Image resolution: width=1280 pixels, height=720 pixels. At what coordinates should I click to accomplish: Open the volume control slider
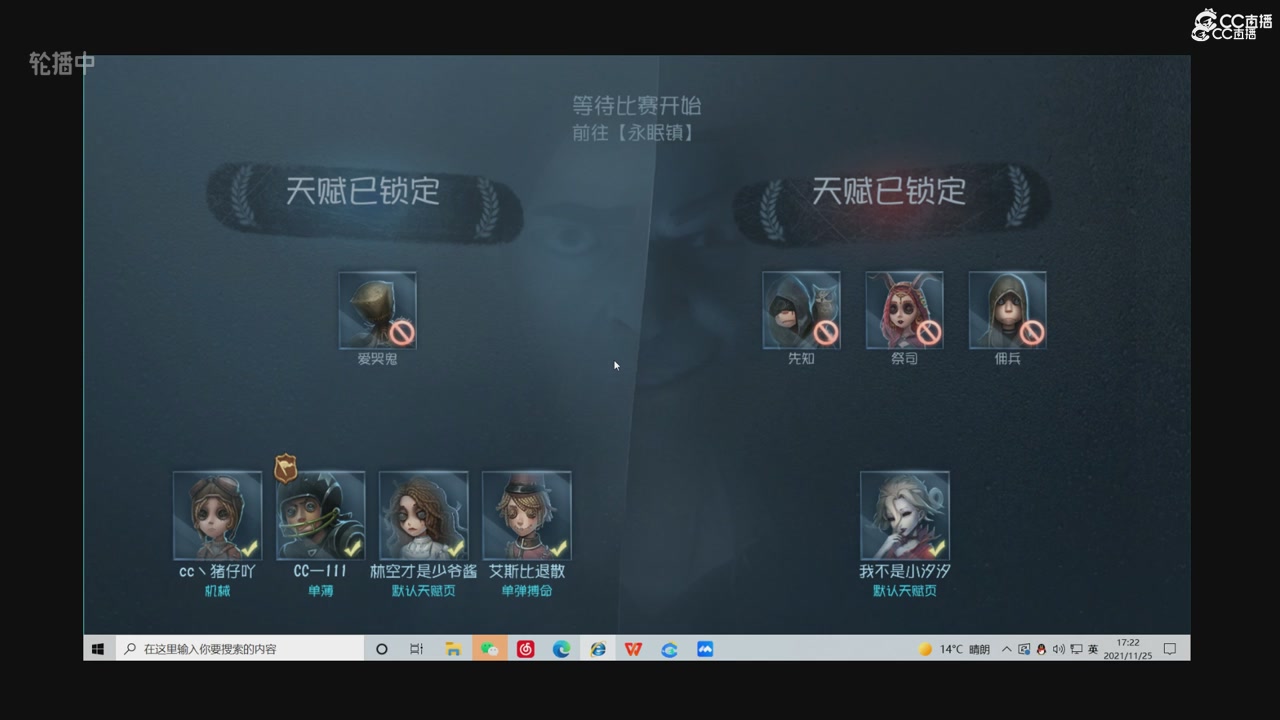1058,648
